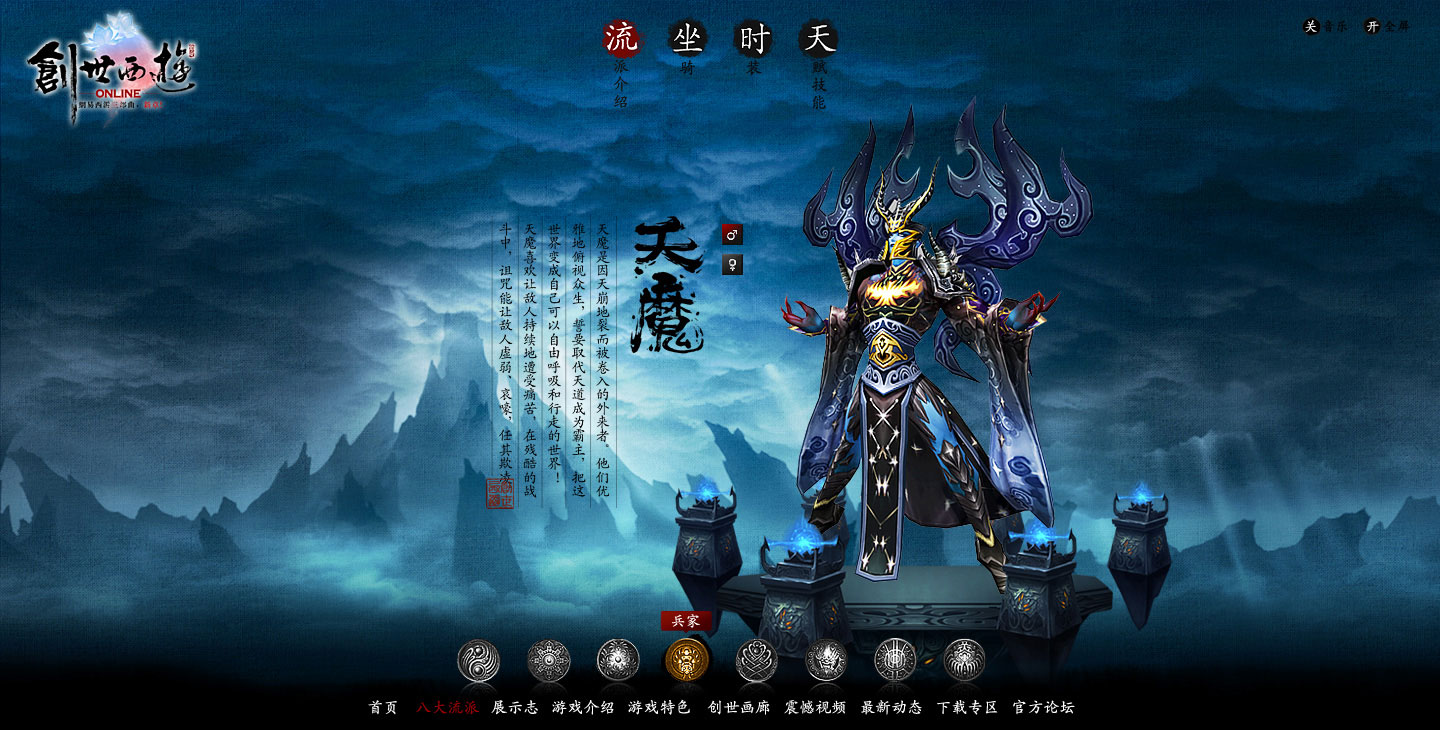1440x730 pixels.
Task: Switch to the 时装 fashion tab
Action: pos(754,40)
